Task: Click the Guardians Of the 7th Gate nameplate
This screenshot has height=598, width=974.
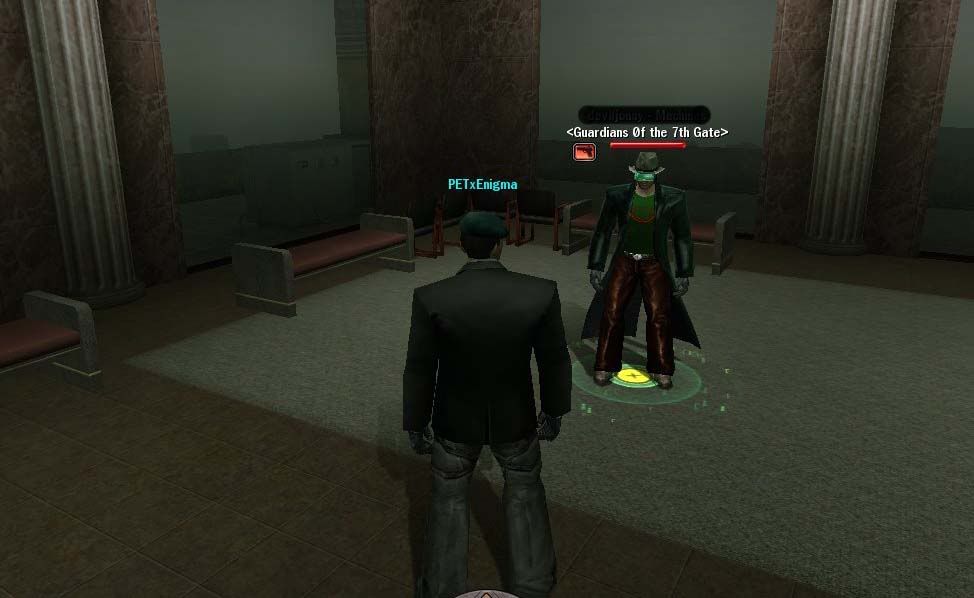Action: tap(647, 132)
